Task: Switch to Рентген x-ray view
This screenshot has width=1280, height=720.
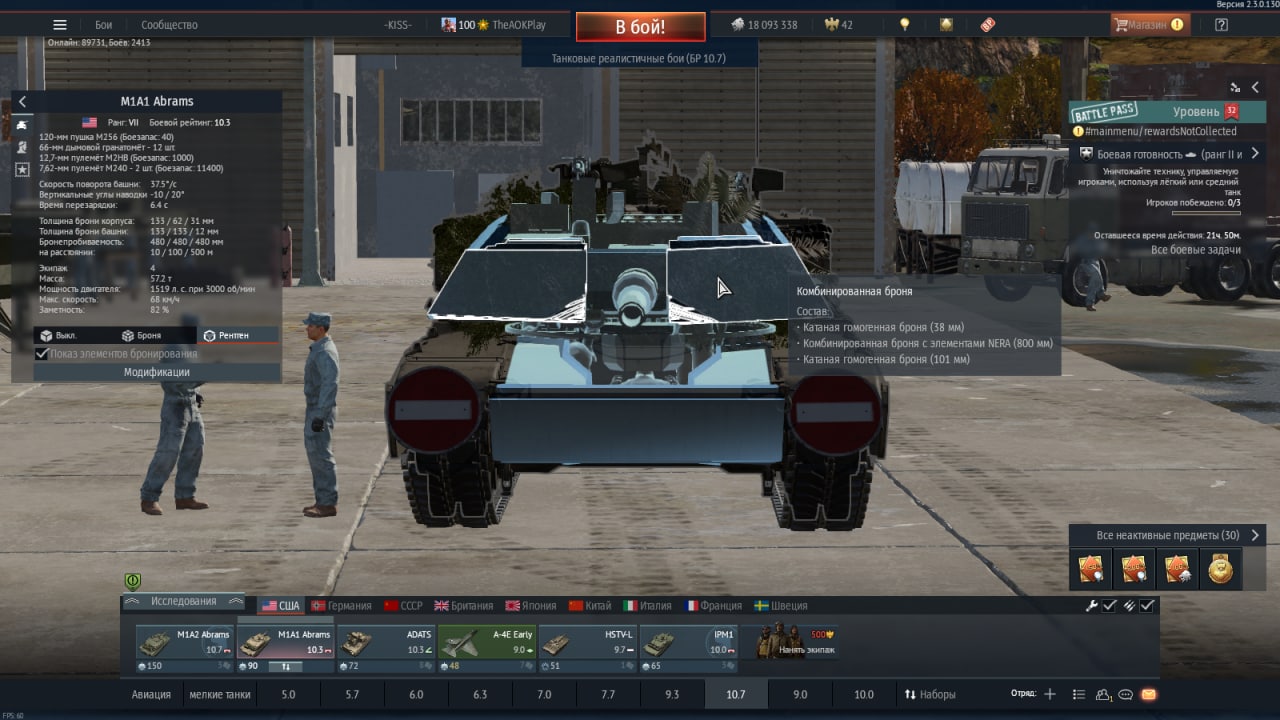Action: (x=225, y=336)
